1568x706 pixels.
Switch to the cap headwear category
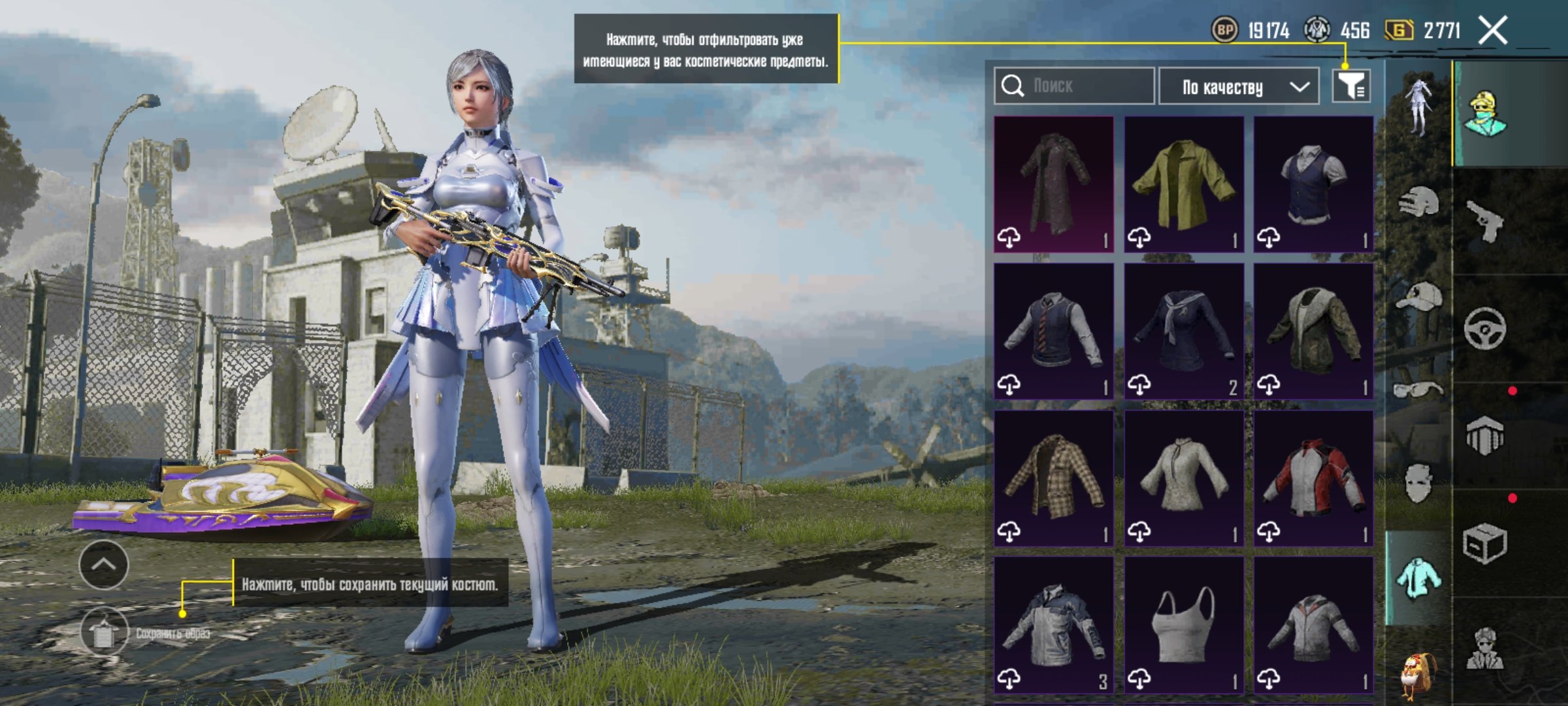pos(1418,297)
